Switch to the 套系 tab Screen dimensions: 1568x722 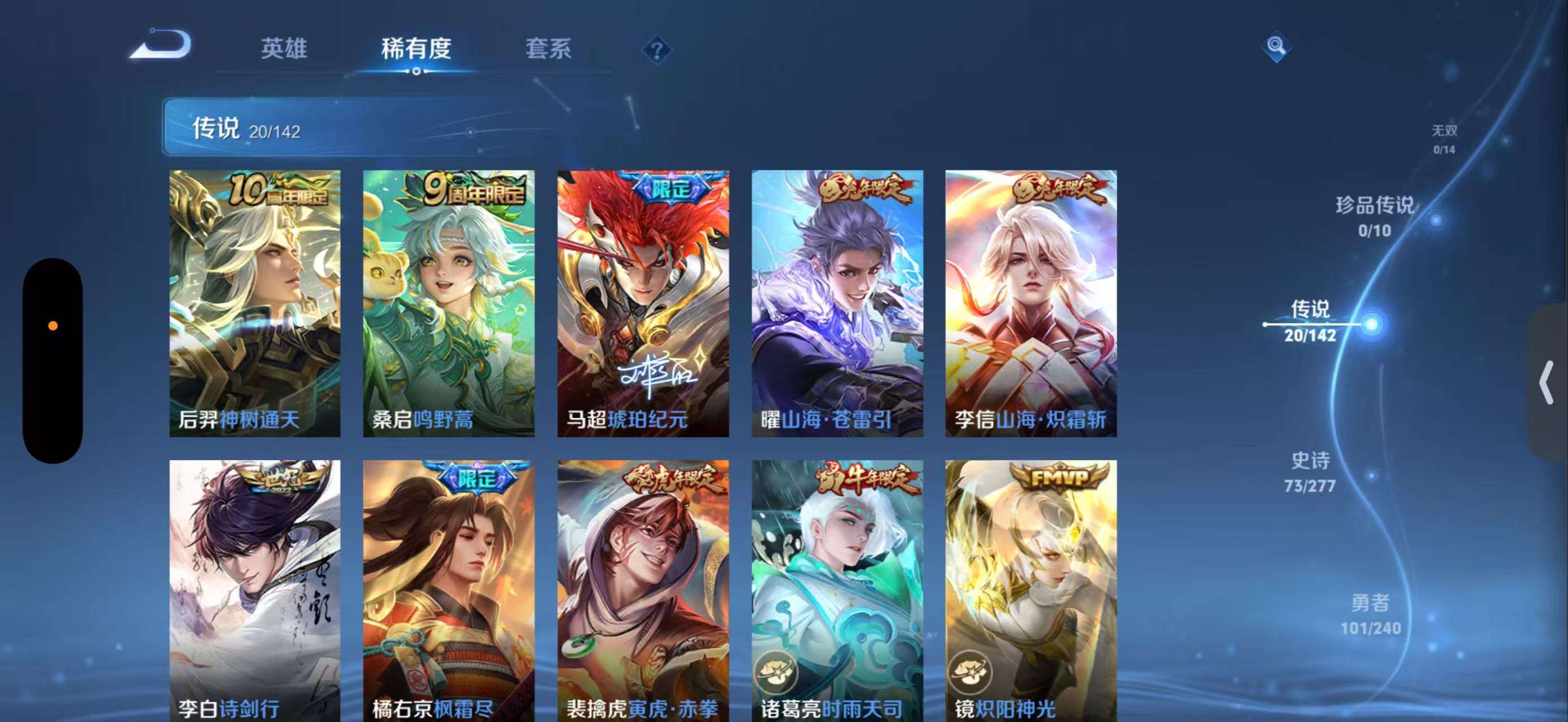550,49
